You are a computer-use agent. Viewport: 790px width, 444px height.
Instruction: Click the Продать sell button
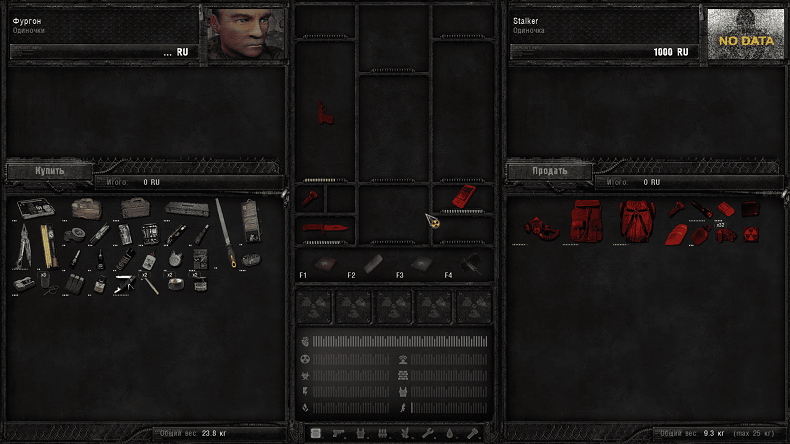[x=549, y=171]
